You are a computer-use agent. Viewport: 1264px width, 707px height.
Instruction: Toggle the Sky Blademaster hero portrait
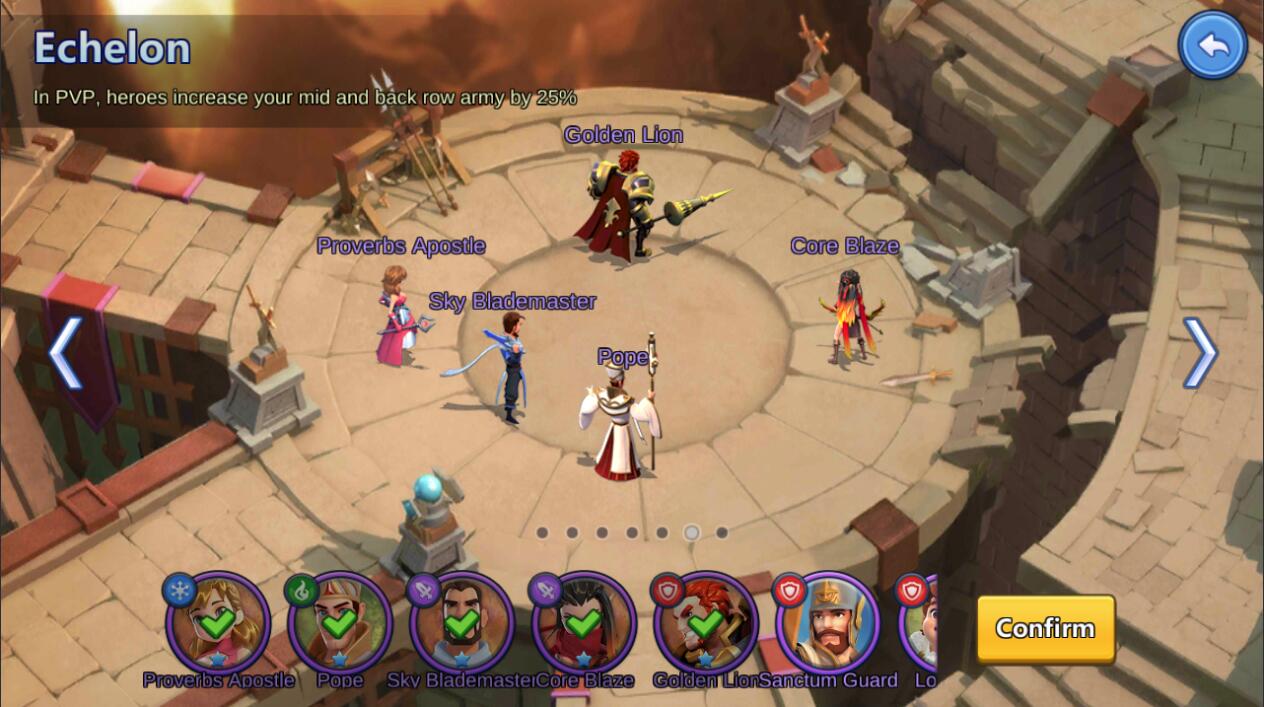tap(461, 623)
